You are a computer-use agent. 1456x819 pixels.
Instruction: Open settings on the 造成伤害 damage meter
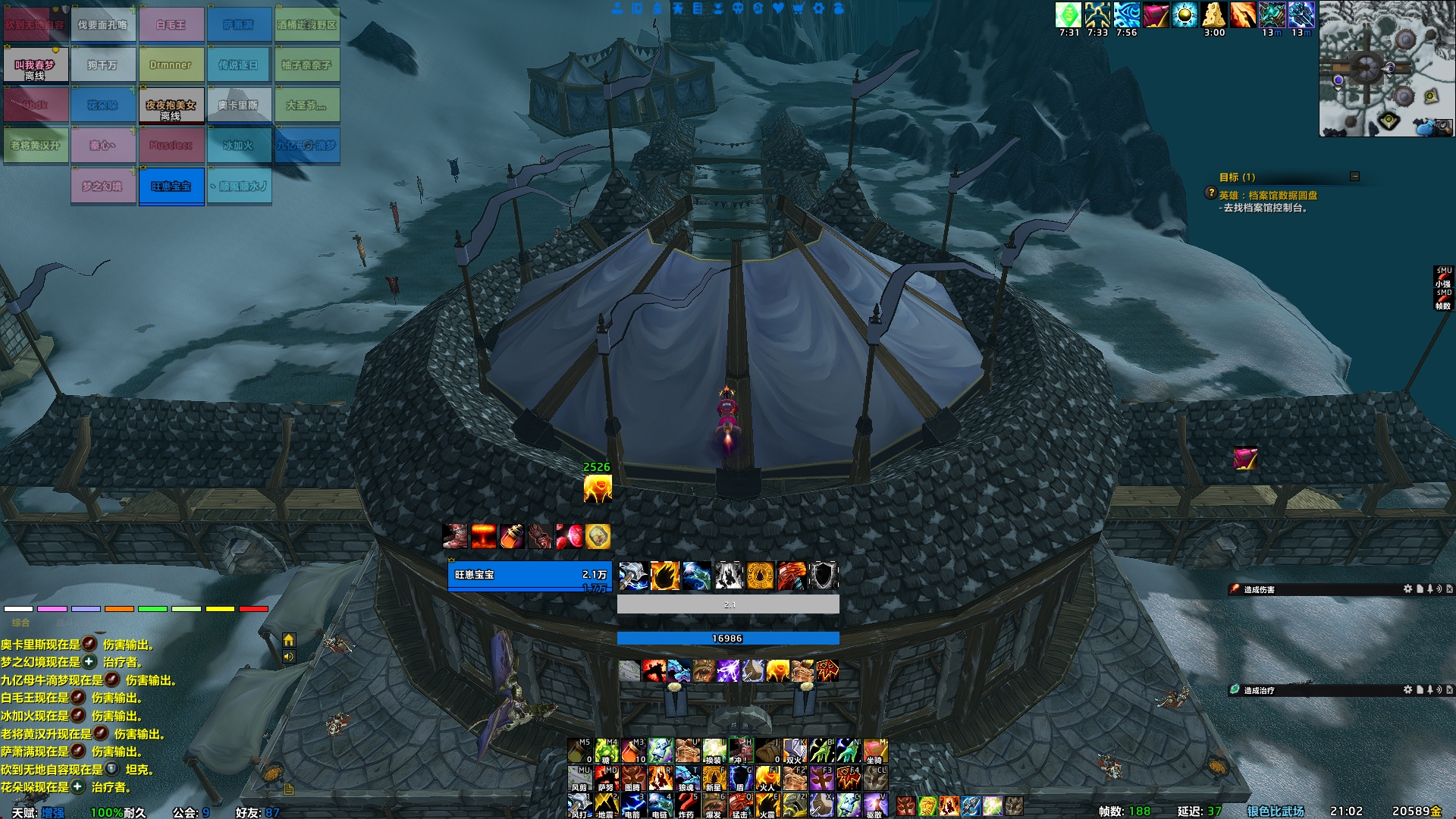coord(1407,589)
